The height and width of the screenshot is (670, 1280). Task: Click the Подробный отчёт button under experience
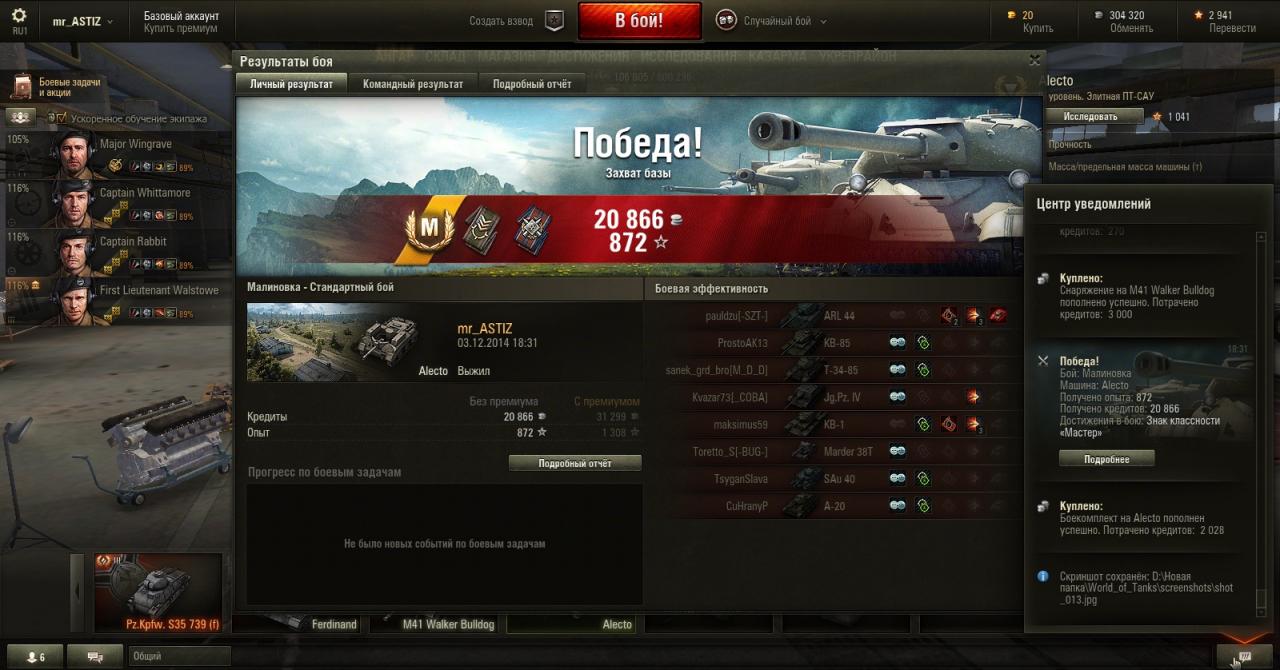point(575,463)
